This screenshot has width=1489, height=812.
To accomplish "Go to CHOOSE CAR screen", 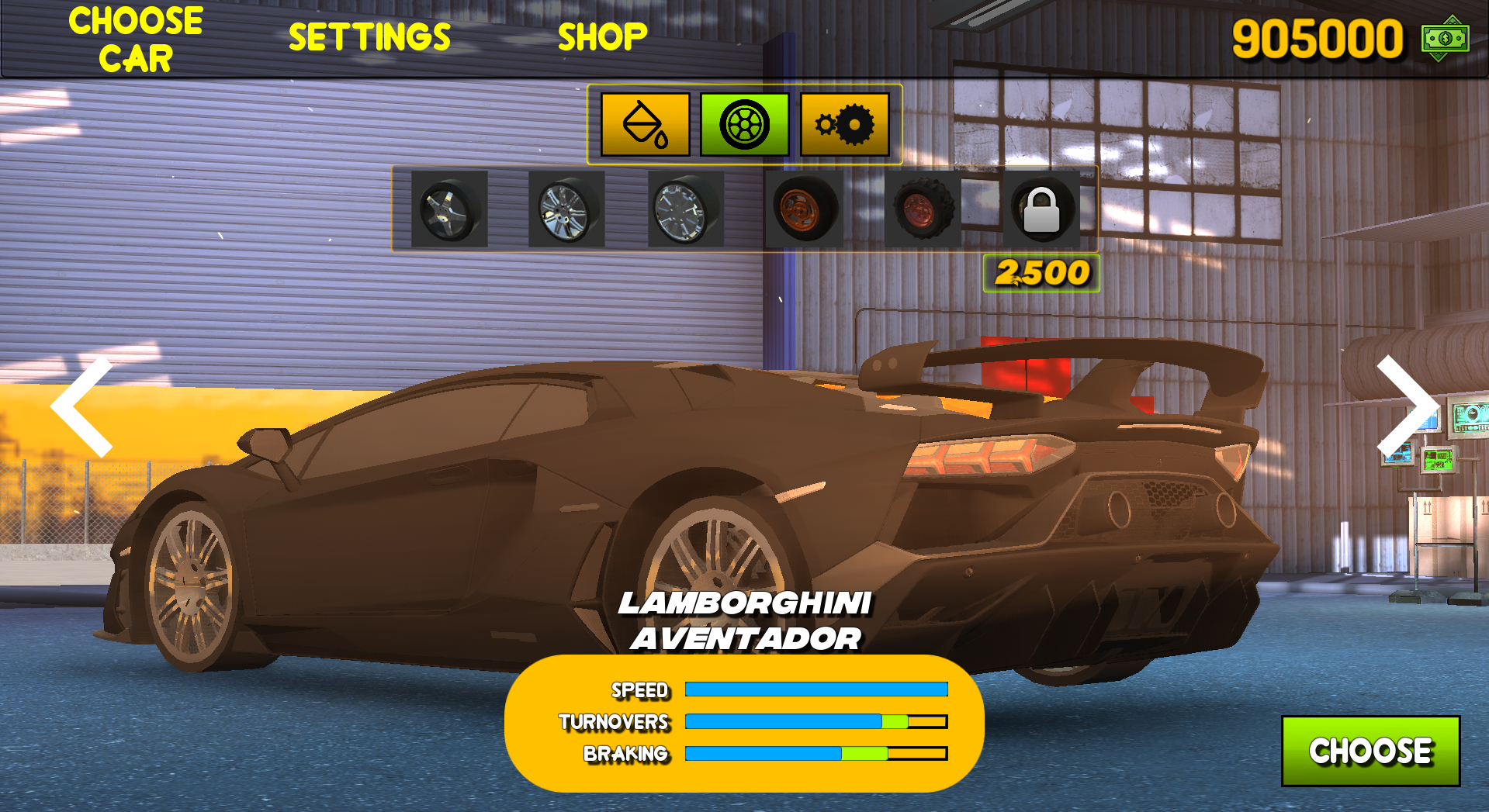I will 134,37.
